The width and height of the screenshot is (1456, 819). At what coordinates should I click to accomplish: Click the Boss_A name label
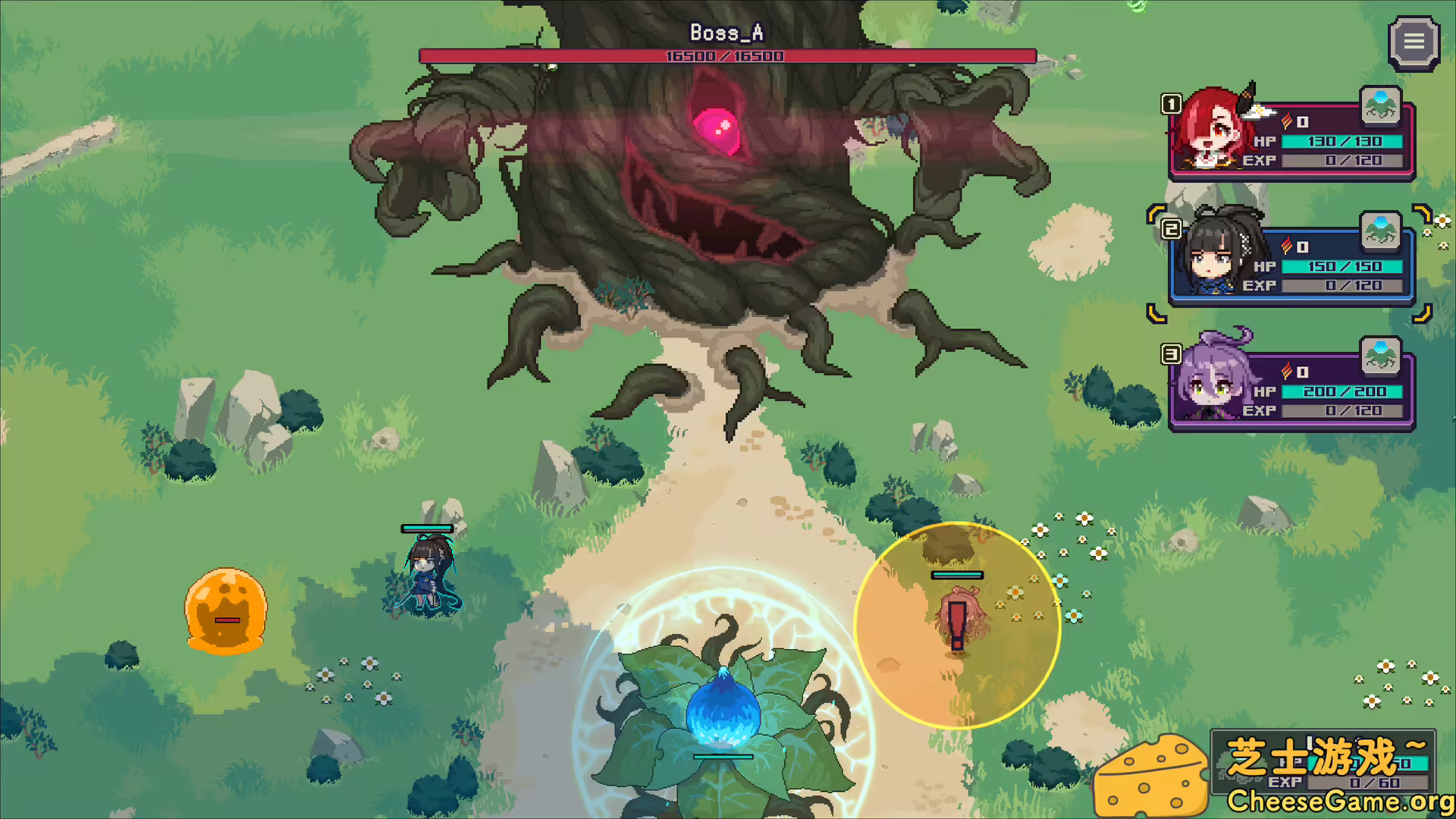(726, 32)
